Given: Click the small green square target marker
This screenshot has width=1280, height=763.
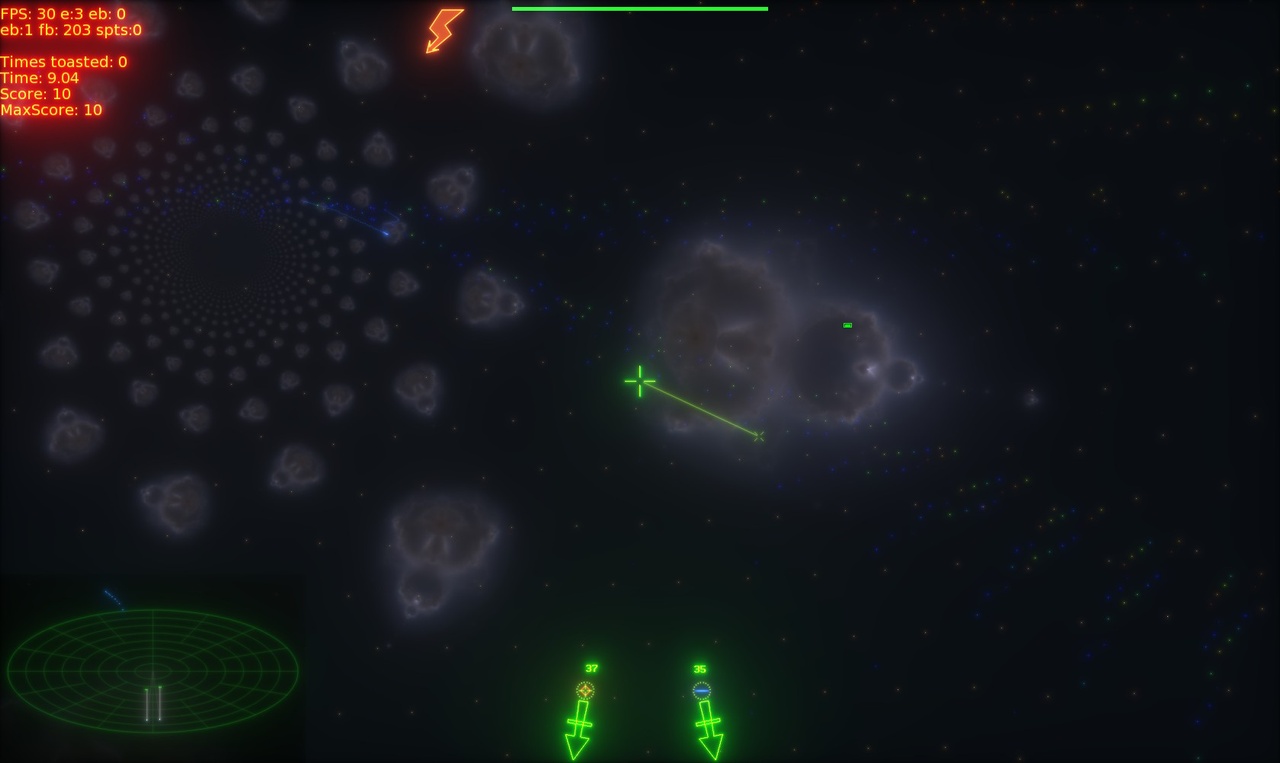Looking at the screenshot, I should point(846,324).
